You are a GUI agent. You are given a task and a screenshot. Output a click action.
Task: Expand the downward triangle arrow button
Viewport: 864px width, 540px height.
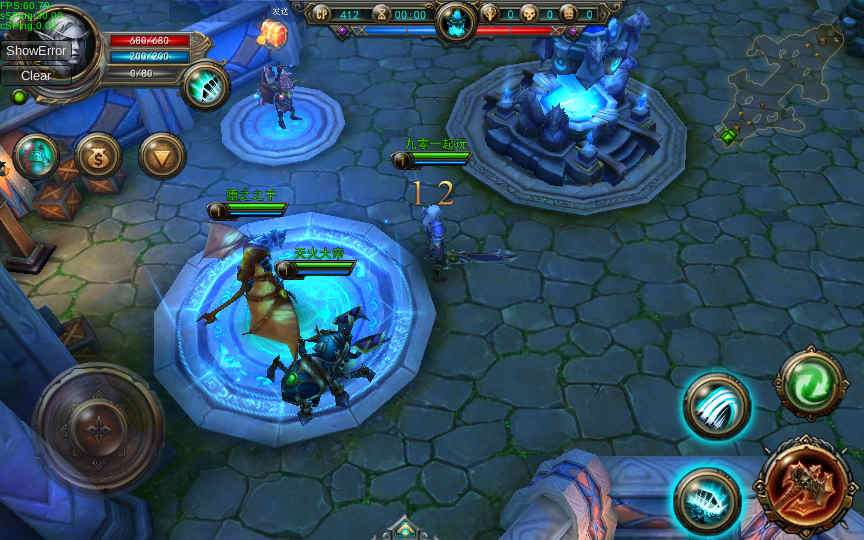click(162, 156)
